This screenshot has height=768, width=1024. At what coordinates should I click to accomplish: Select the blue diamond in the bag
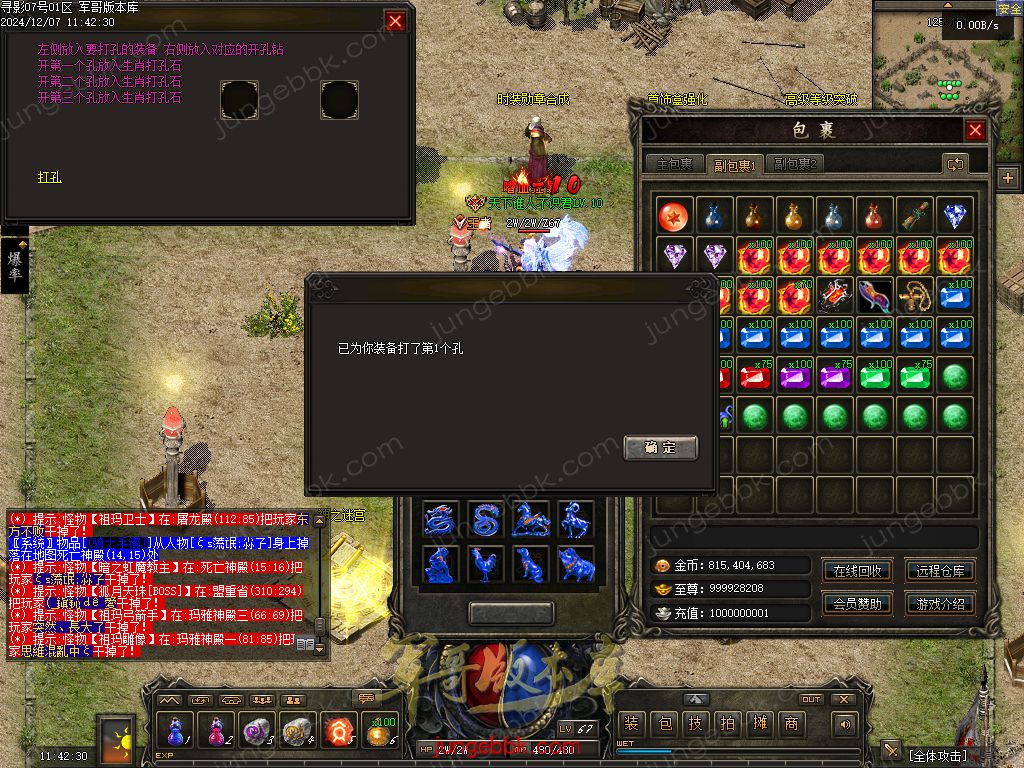(955, 216)
